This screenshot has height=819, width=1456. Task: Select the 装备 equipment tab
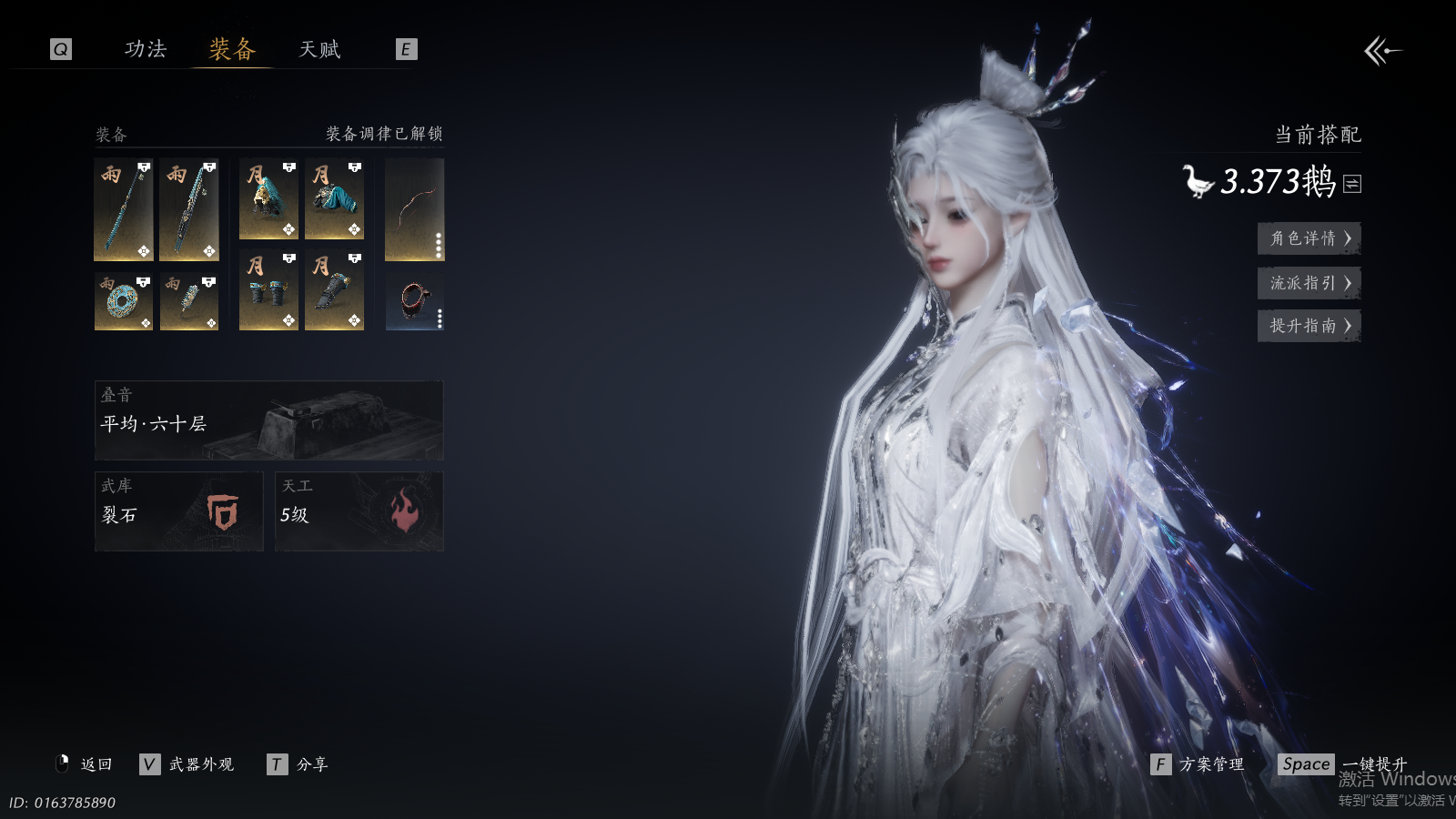[232, 49]
